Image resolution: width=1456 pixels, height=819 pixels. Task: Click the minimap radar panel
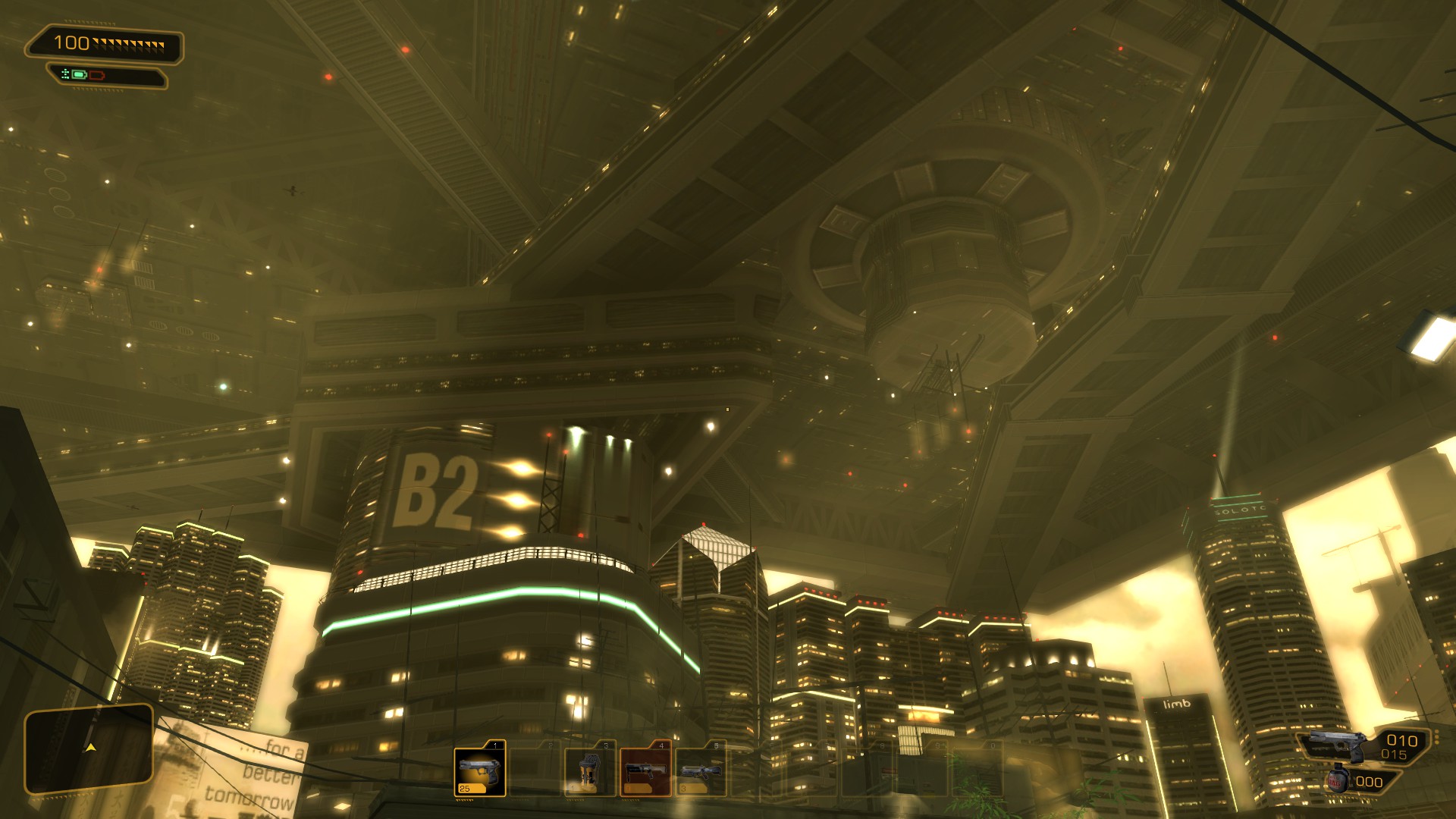coord(89,748)
